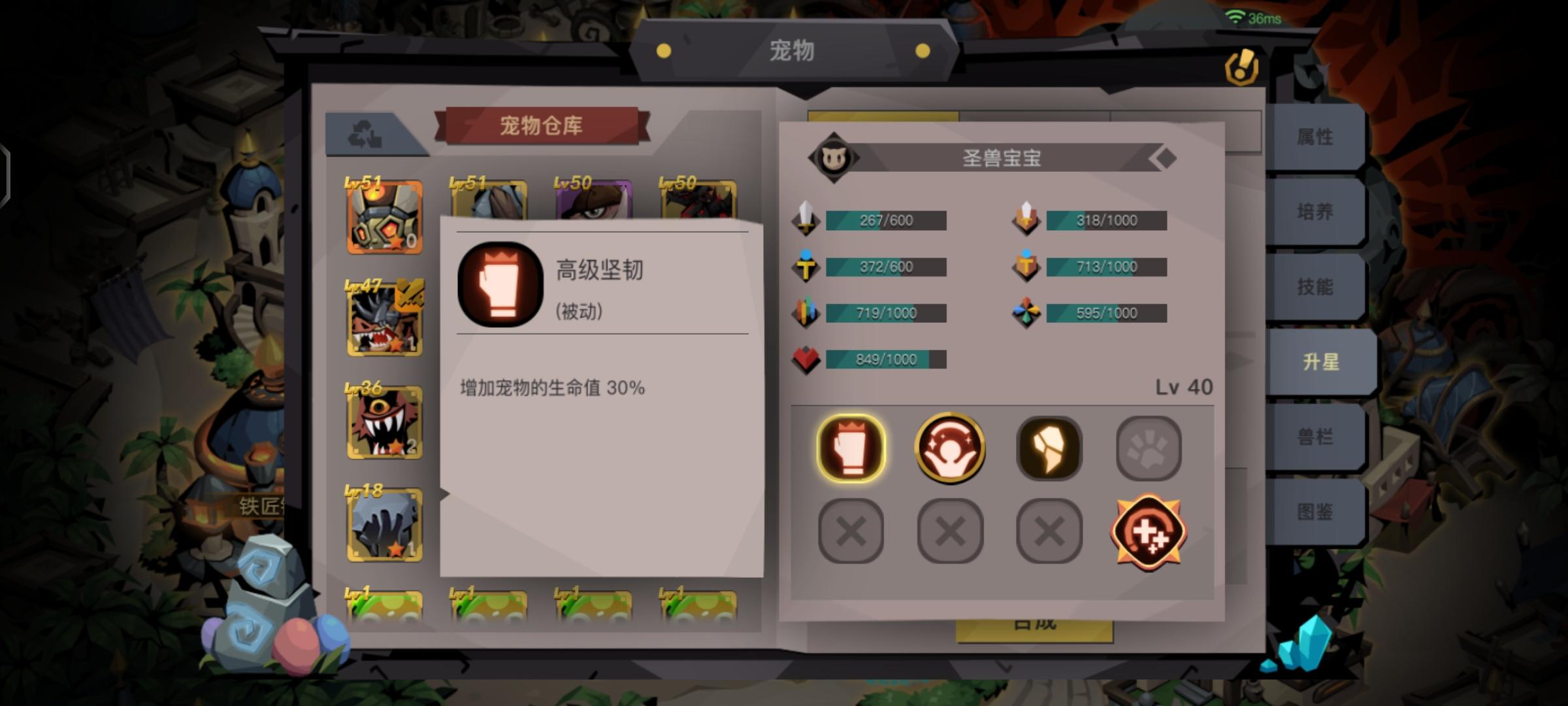The height and width of the screenshot is (706, 1568).
Task: Click the third locked X skill slot
Action: 1049,531
